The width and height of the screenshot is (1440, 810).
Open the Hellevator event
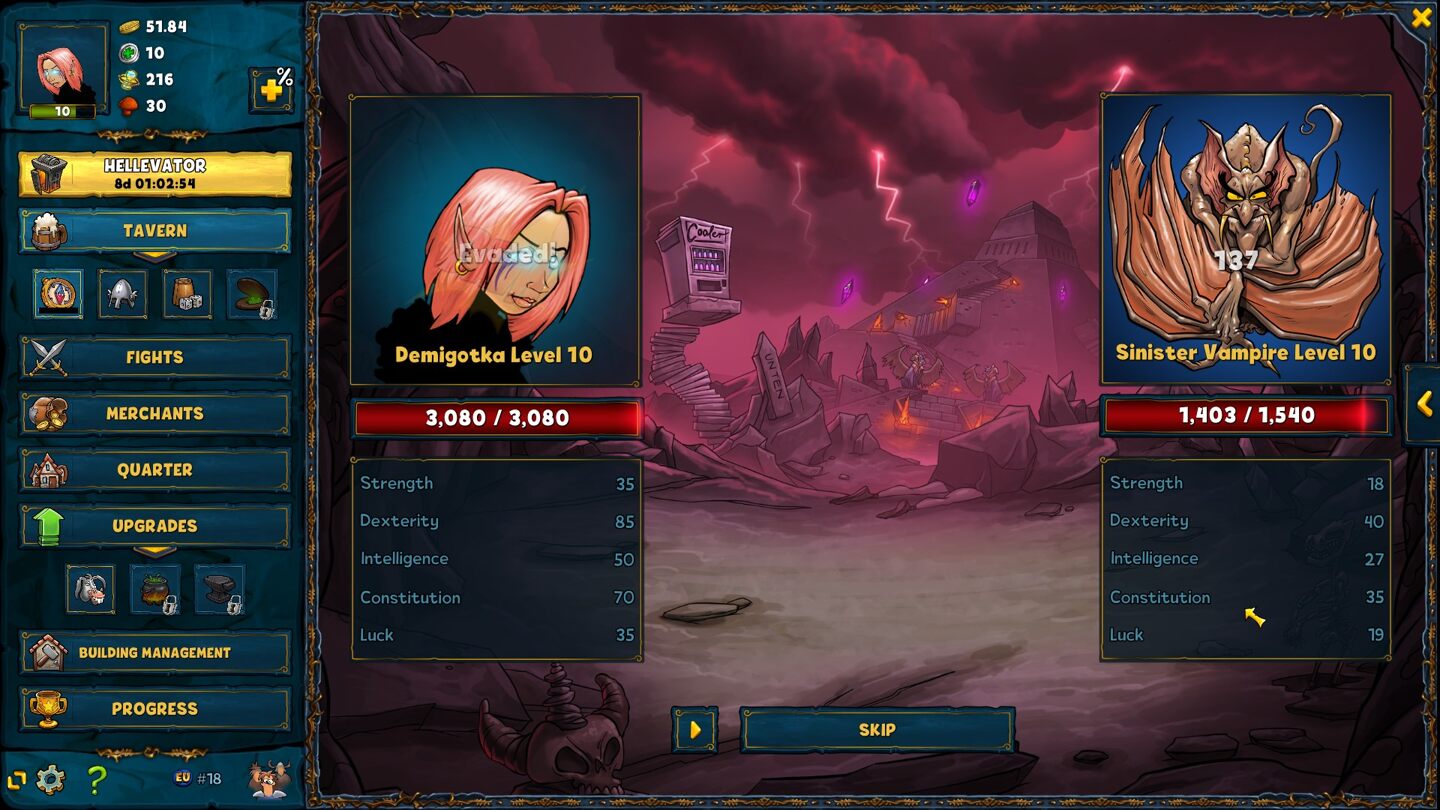[155, 174]
